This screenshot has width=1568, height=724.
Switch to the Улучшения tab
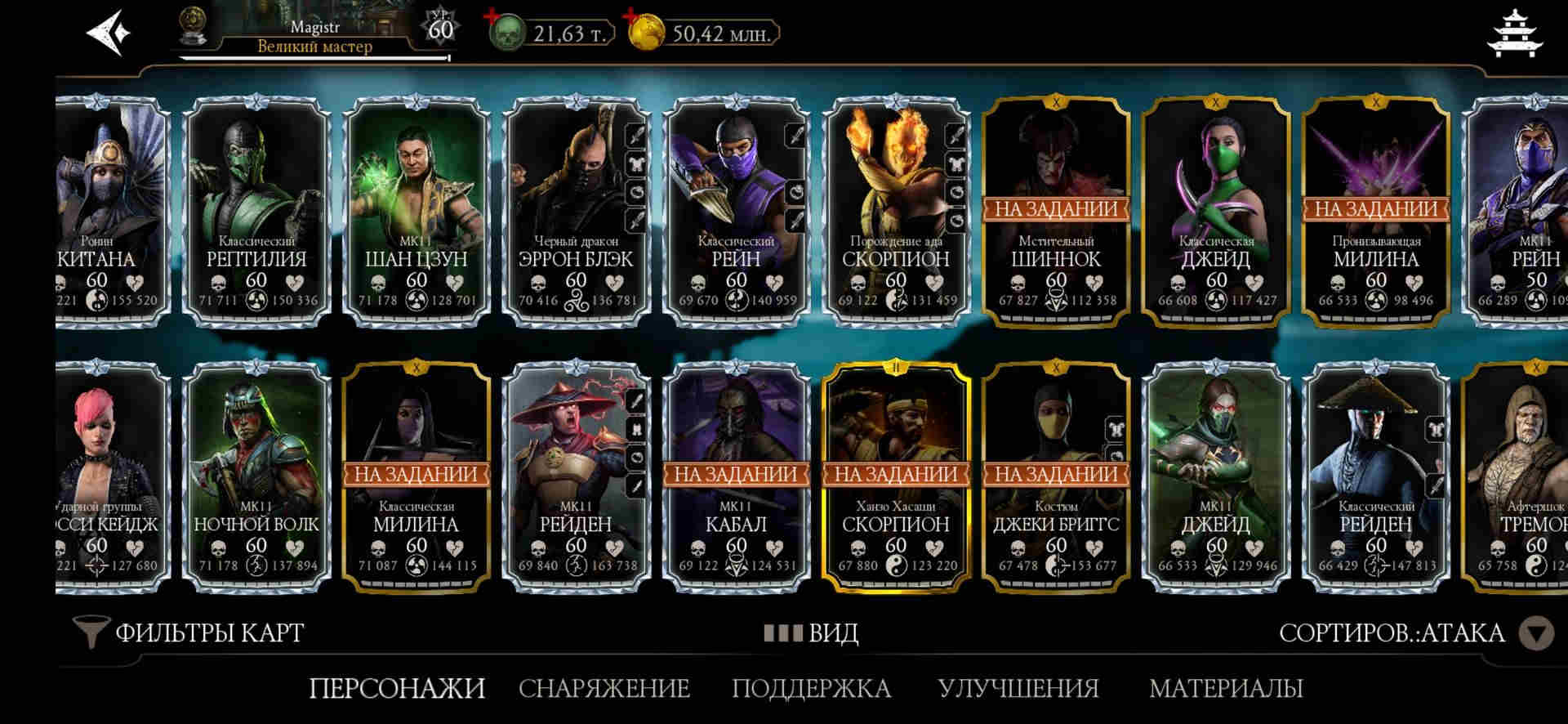(1018, 688)
